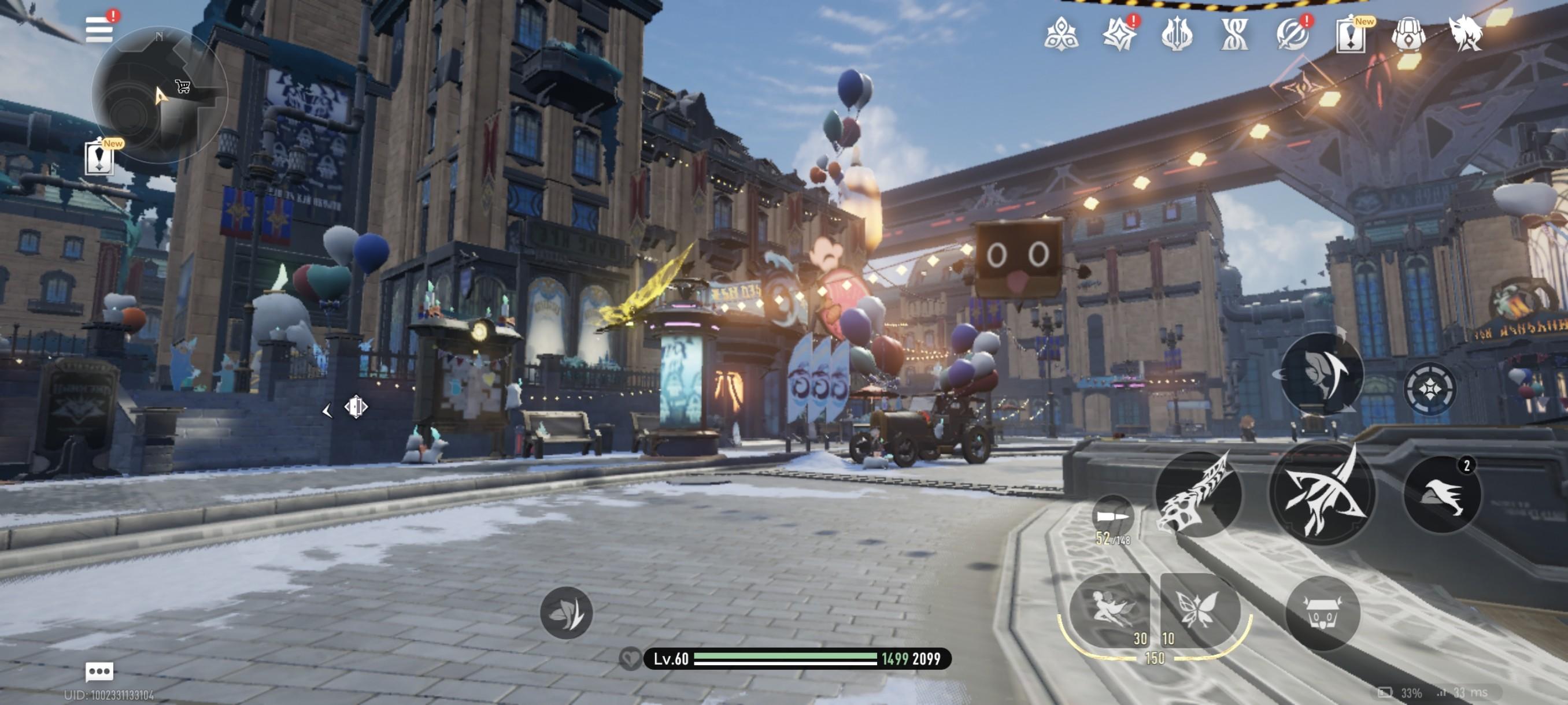Open the hourglass-shaped icon
1568x705 pixels.
point(1234,34)
